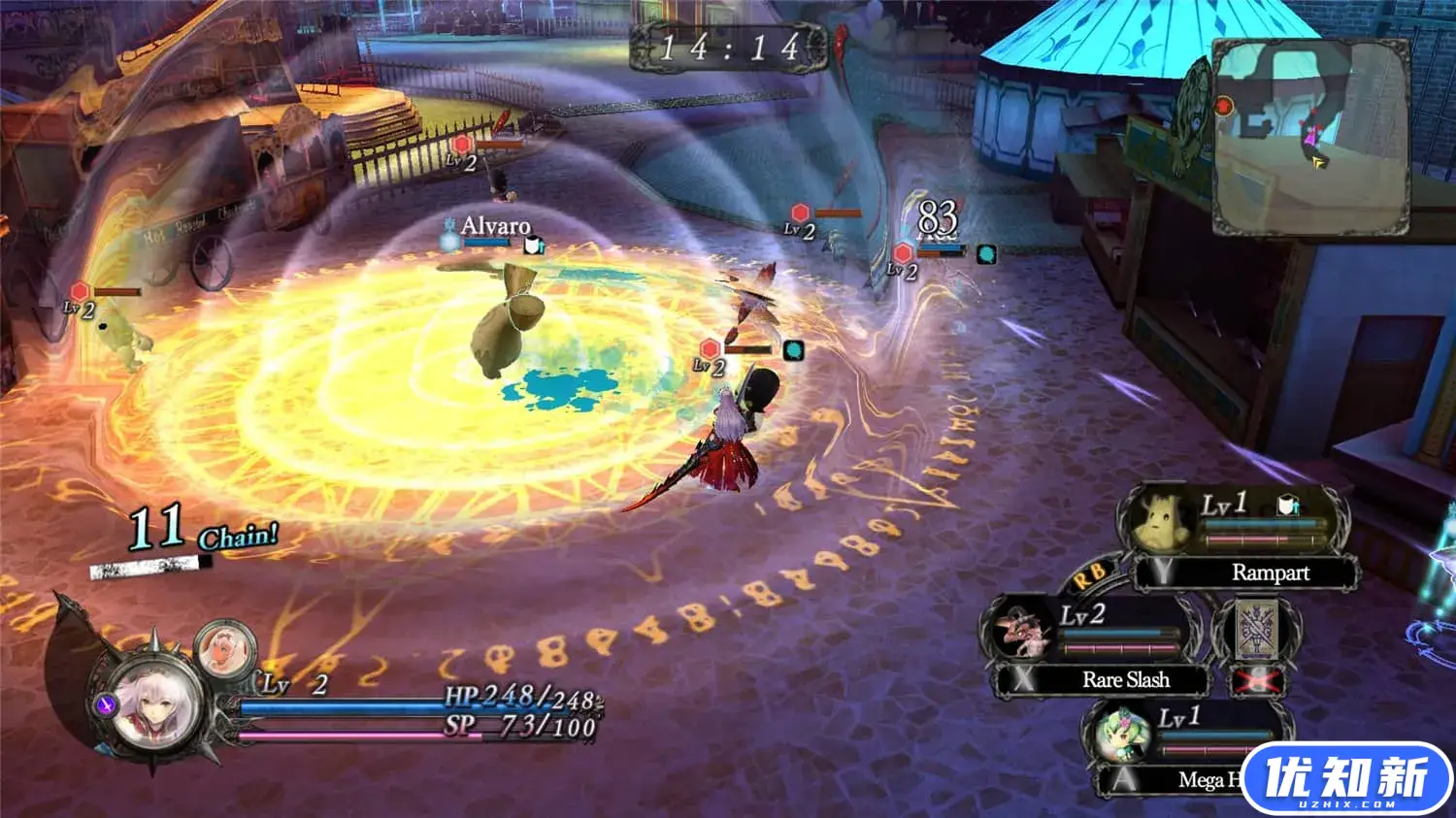Use the Rare Slash skill
1456x818 pixels.
coord(1125,679)
